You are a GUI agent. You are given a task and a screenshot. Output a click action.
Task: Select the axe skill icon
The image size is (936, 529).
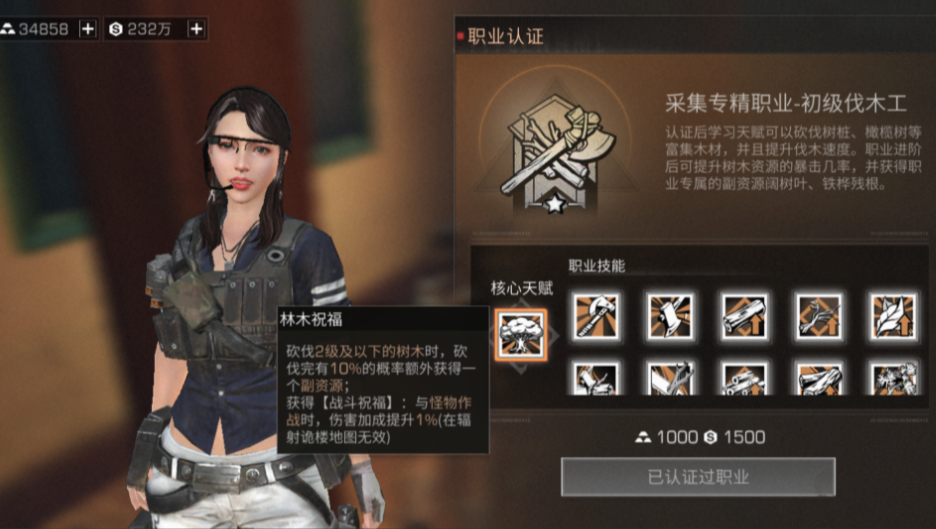595,316
